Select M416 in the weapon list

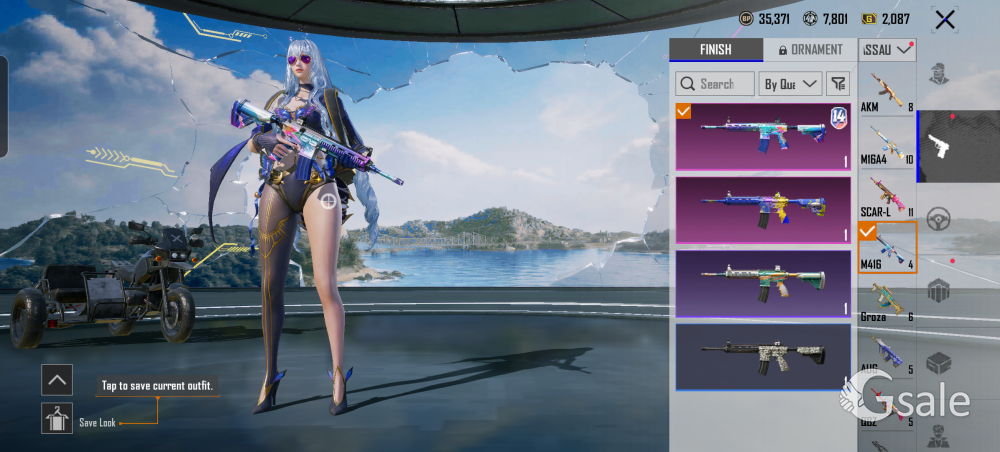887,248
